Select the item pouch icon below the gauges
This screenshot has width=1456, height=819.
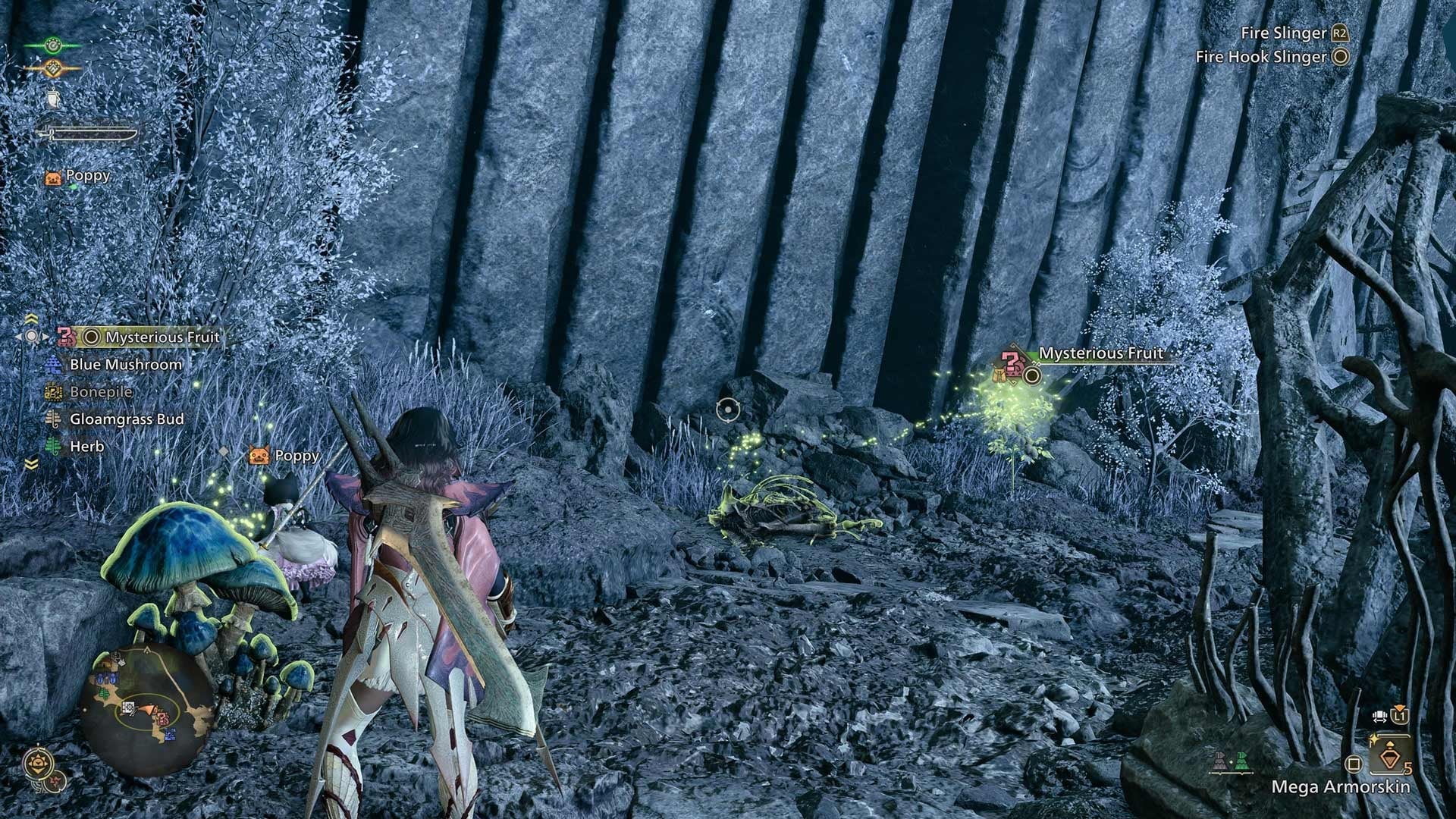(x=53, y=98)
